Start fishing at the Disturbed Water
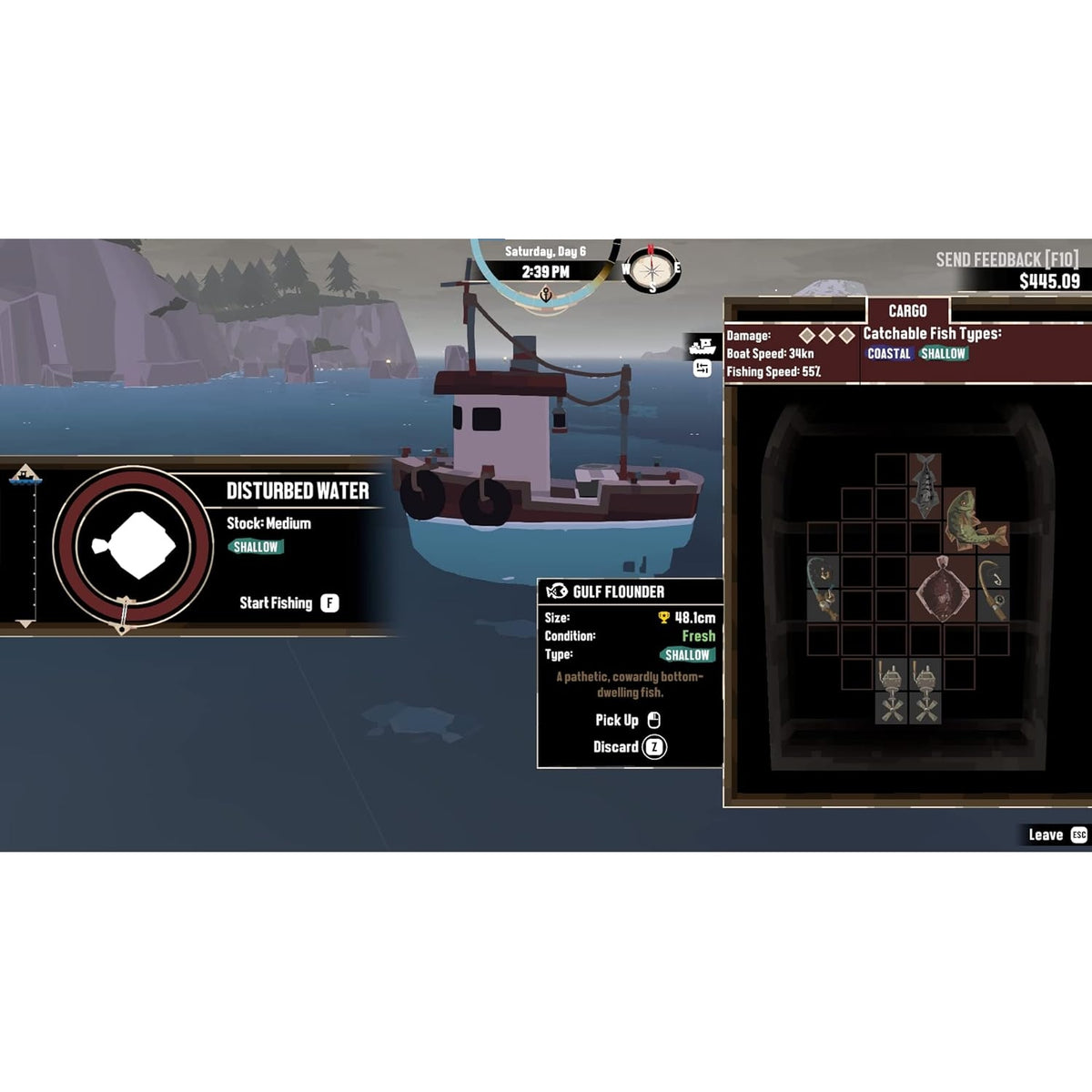The width and height of the screenshot is (1092, 1092). click(288, 603)
